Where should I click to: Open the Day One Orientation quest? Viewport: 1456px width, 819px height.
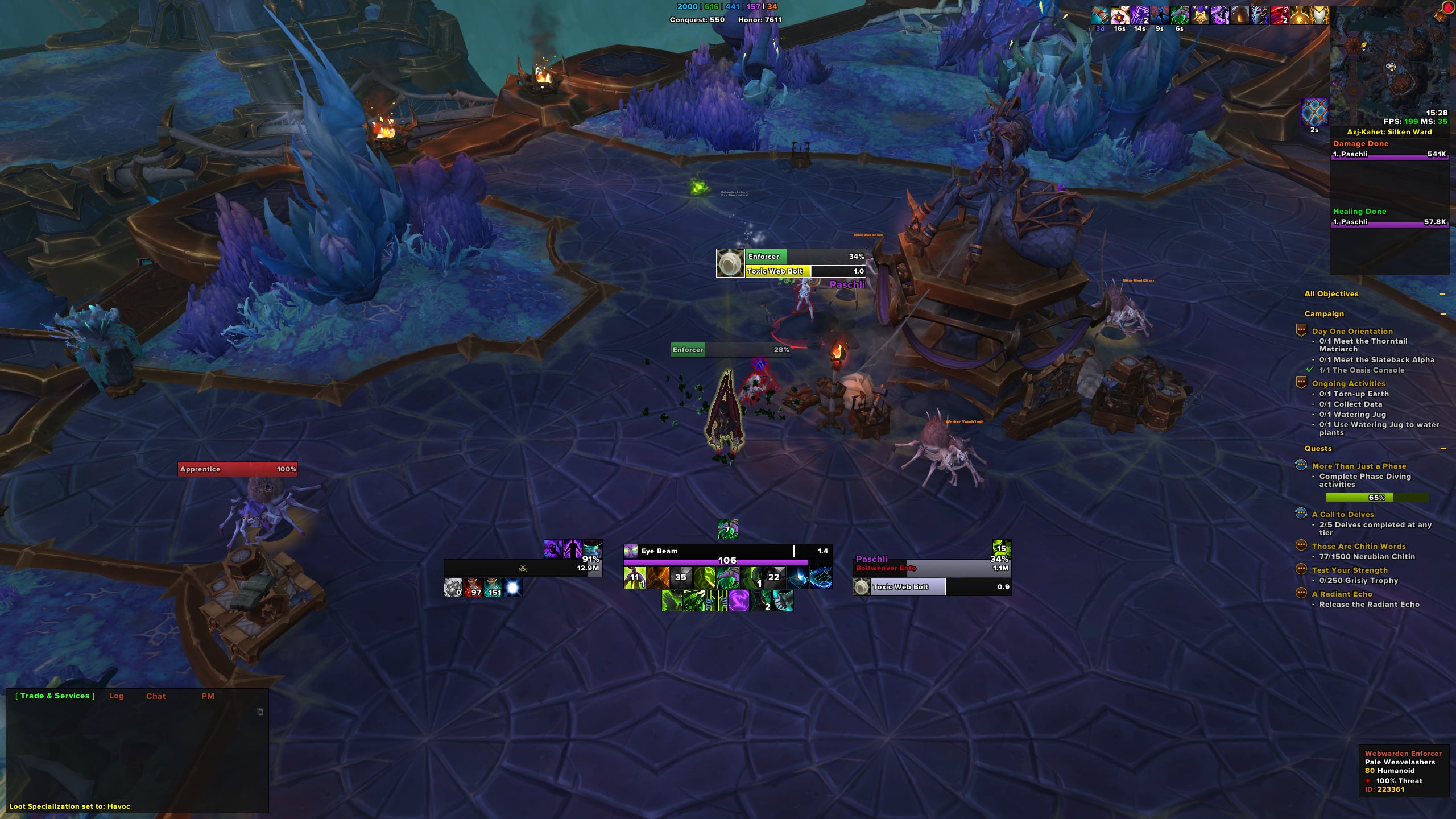(x=1352, y=331)
